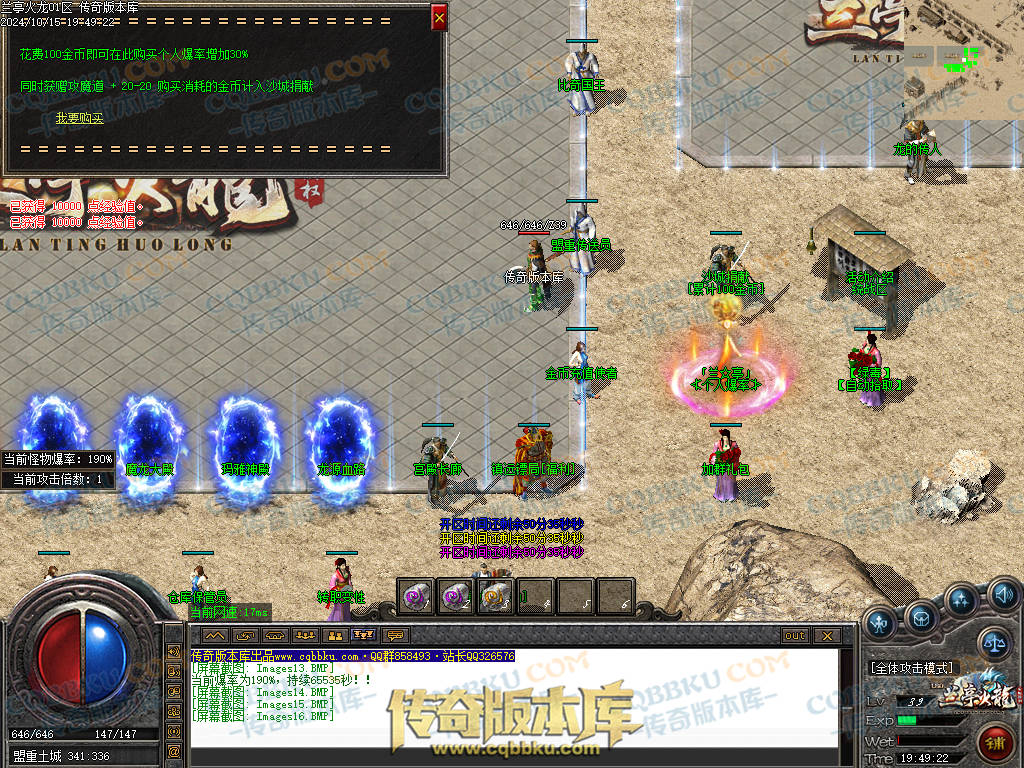Open the trade scales round button
This screenshot has height=768, width=1024.
click(x=993, y=642)
